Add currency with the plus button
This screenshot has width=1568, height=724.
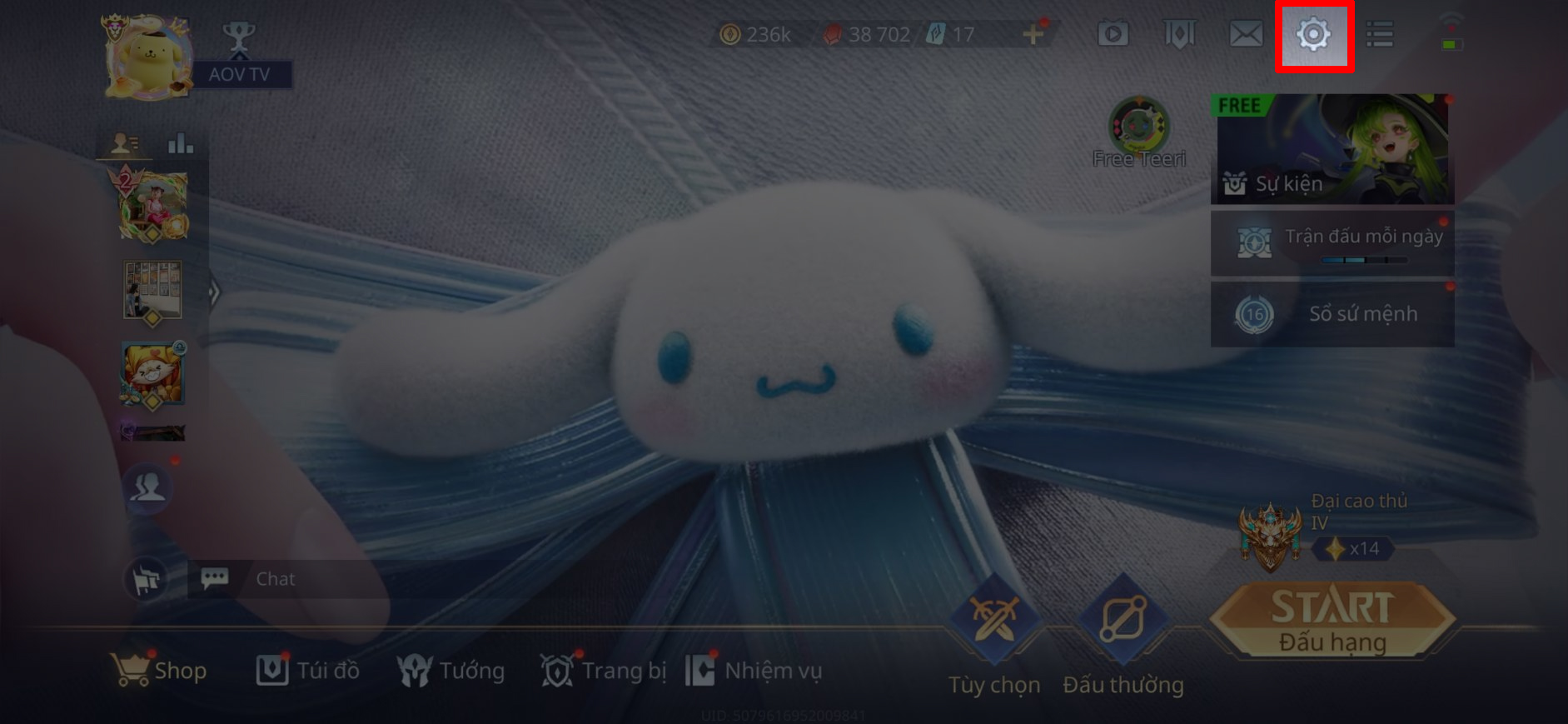[x=1033, y=34]
